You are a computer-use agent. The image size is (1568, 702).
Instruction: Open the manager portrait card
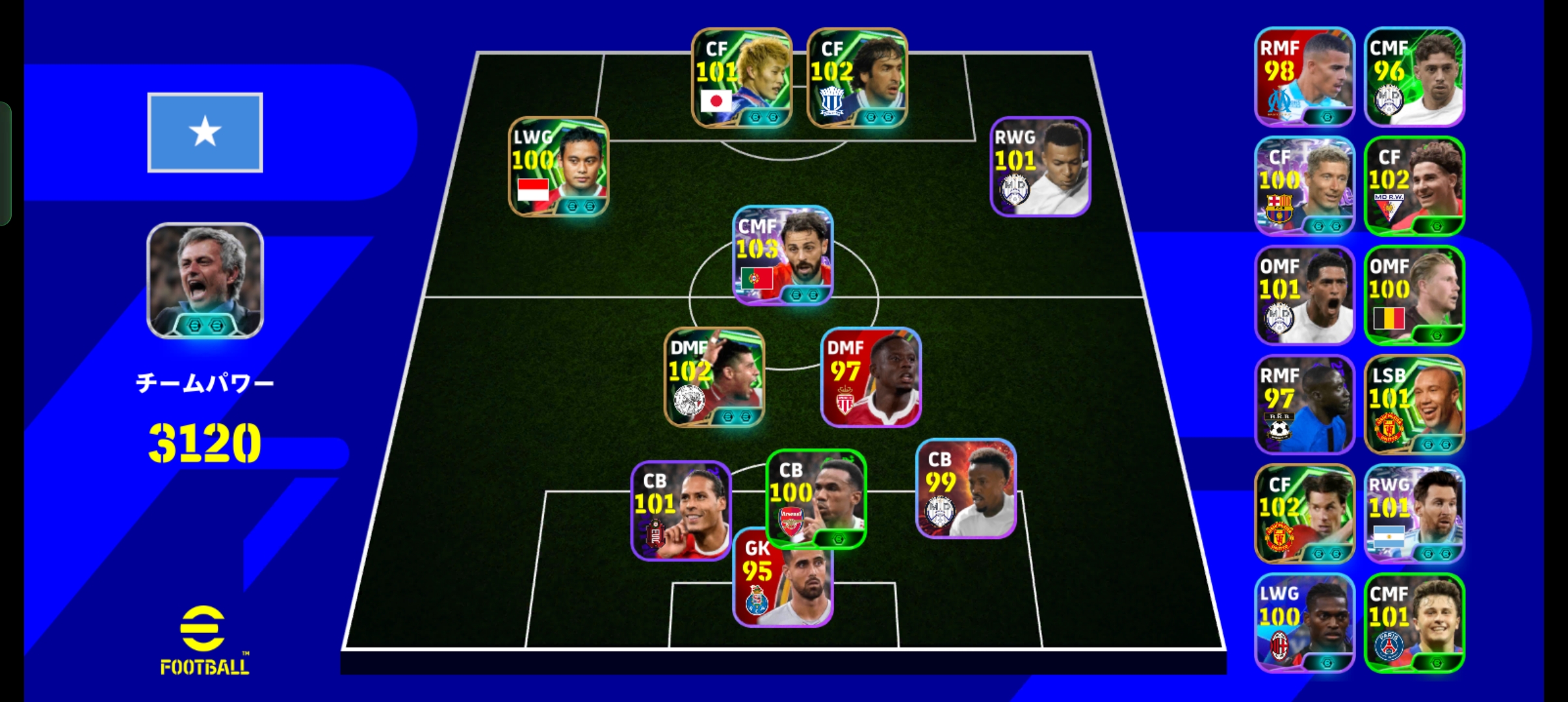pos(205,281)
